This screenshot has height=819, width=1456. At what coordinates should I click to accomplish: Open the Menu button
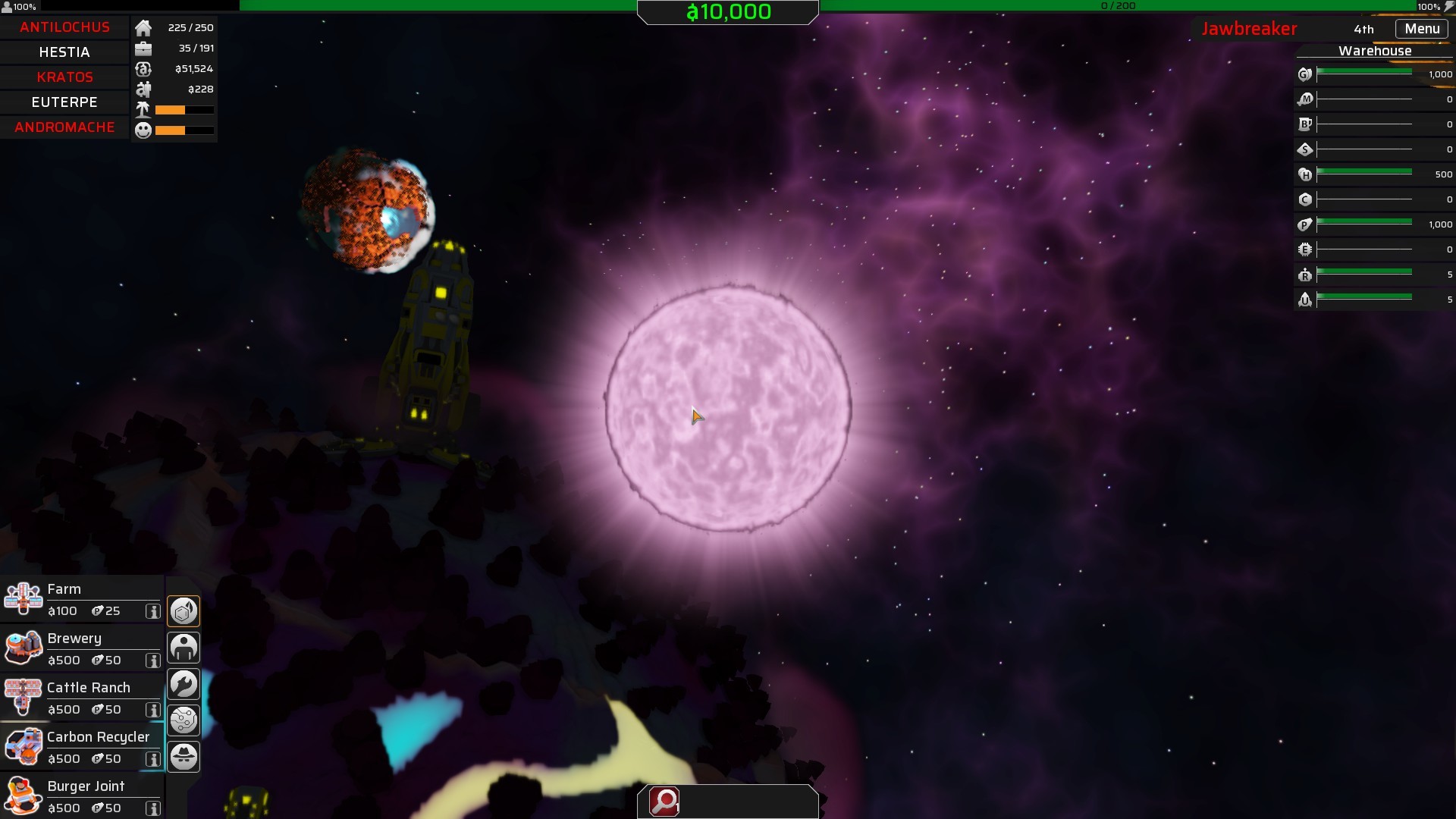(1422, 28)
